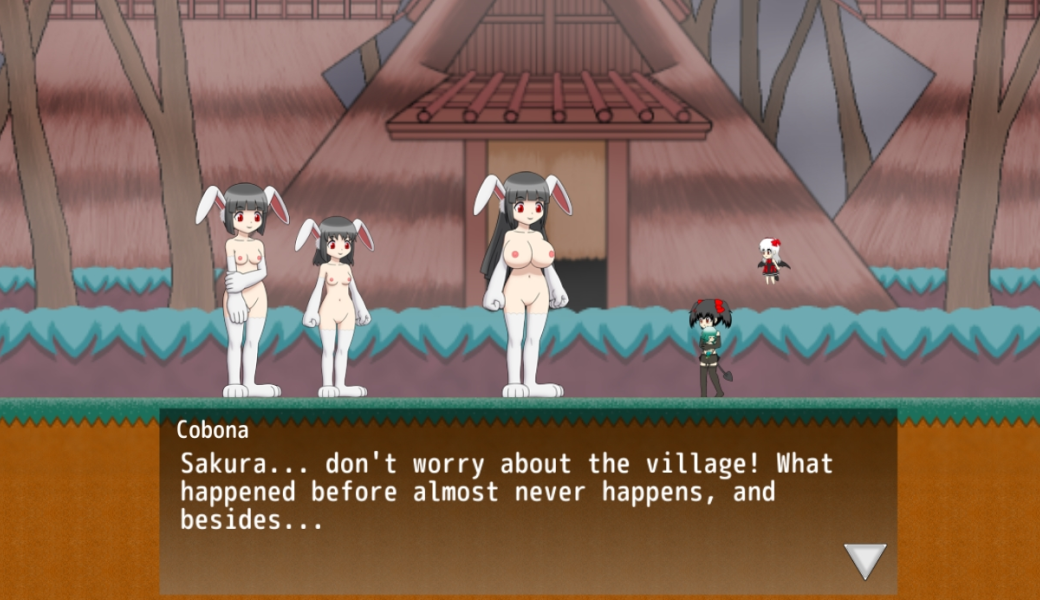Advance dialogue with the down arrow indicator
The image size is (1040, 600).
coord(865,560)
